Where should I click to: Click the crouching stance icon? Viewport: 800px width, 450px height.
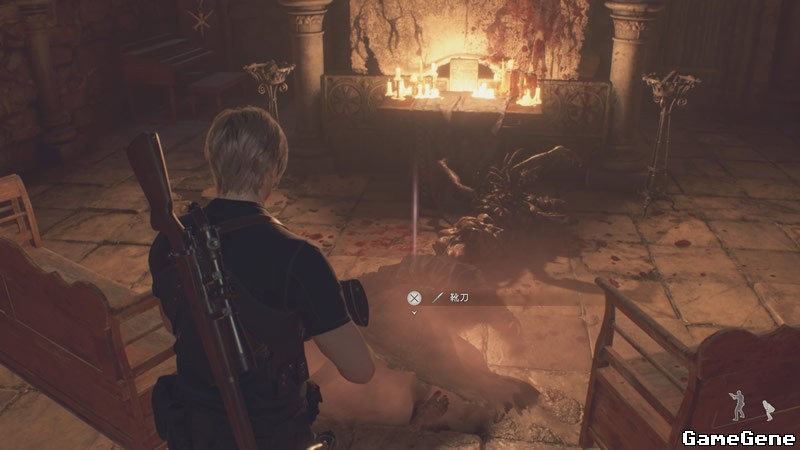(768, 409)
